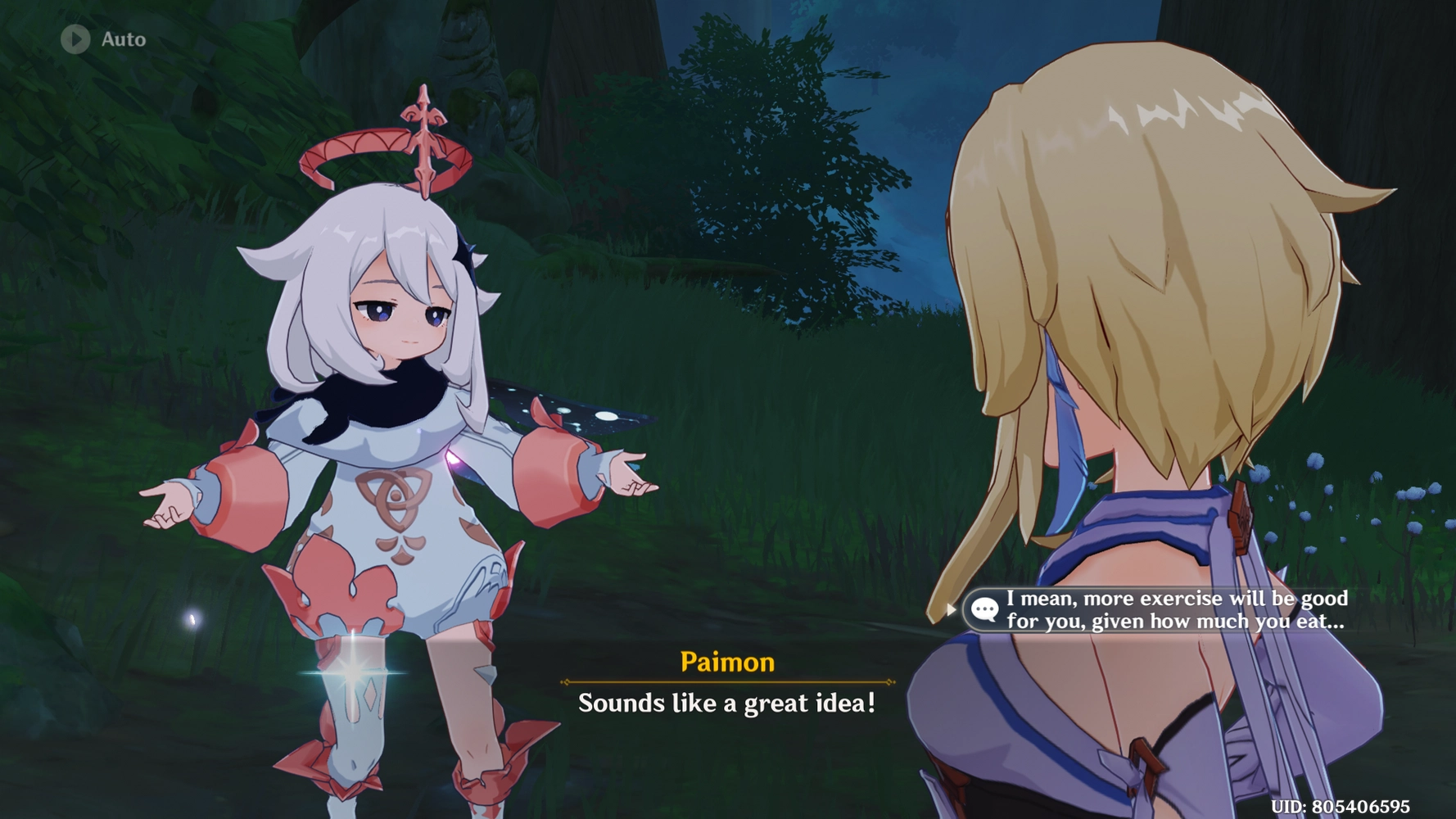Click the play triangle icon beside Auto
The image size is (1456, 819).
[x=75, y=38]
